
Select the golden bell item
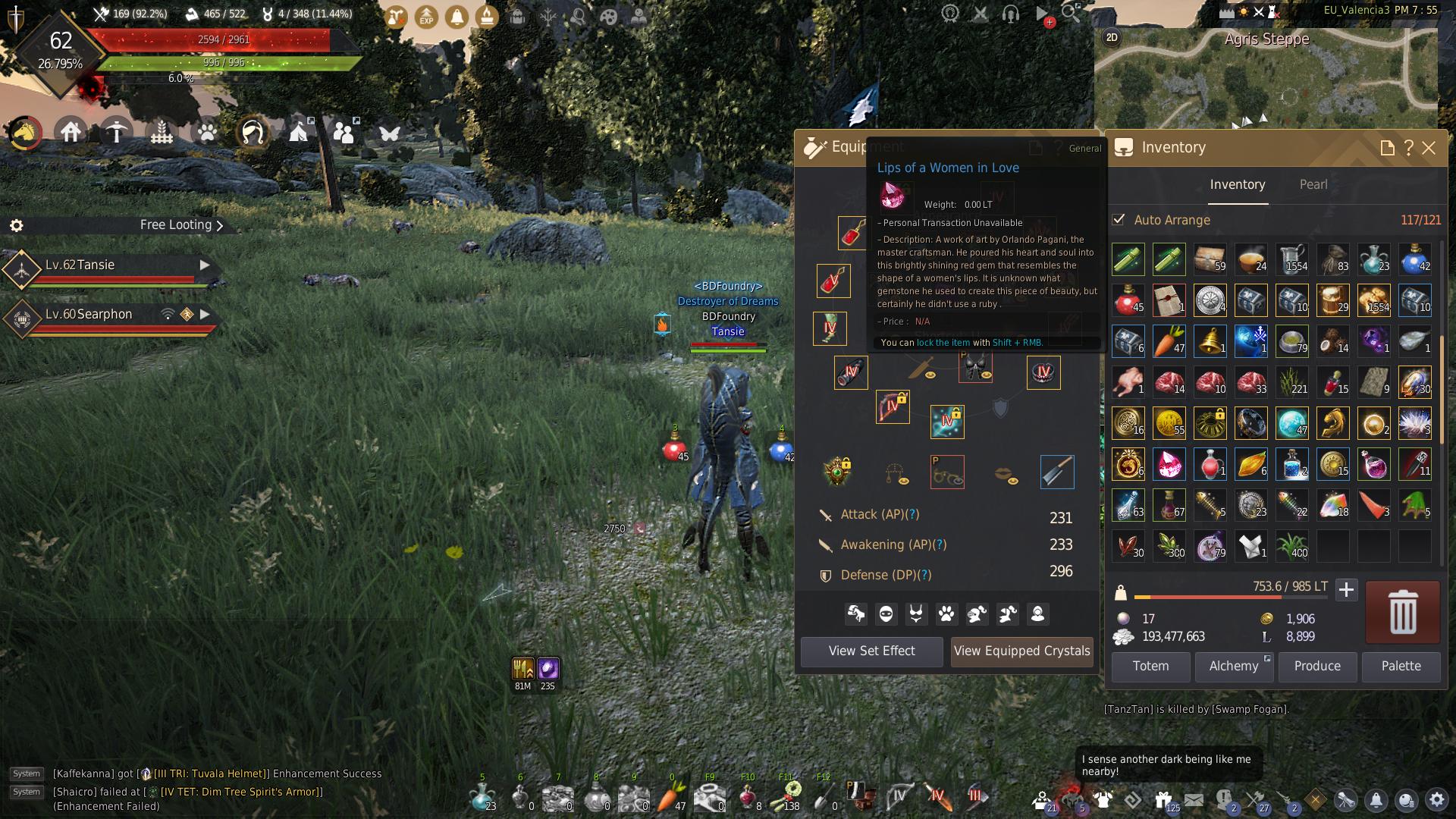click(1210, 341)
